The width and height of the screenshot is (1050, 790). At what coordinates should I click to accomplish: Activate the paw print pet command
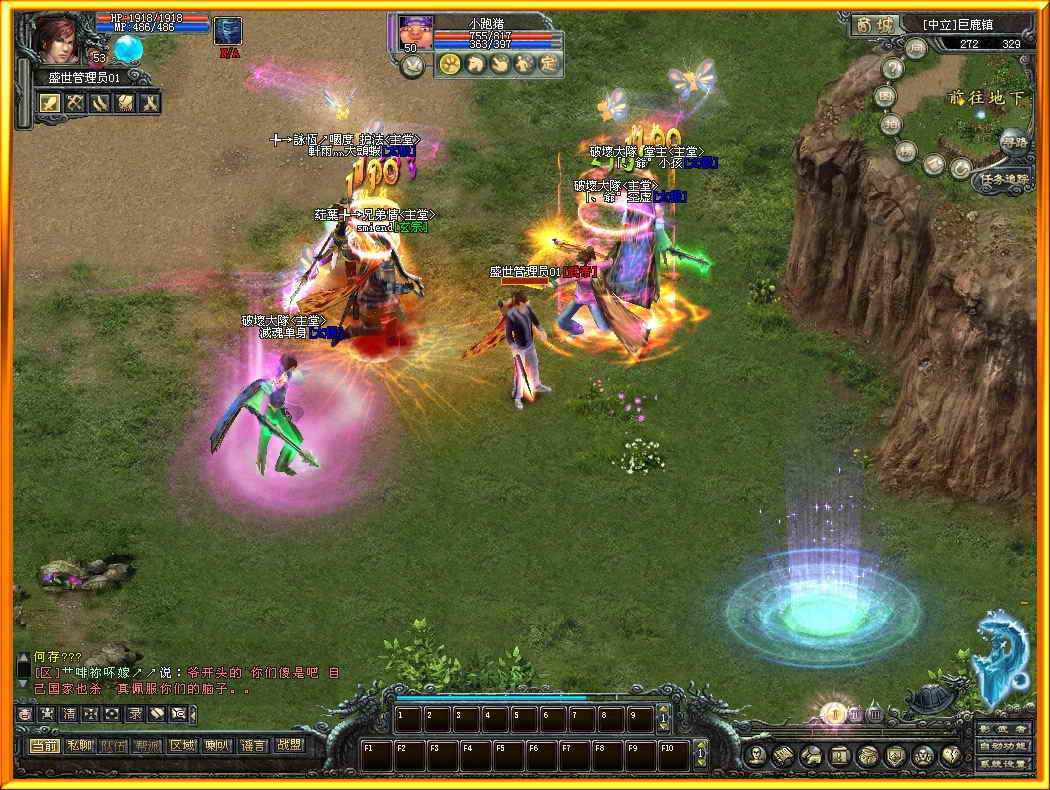(x=449, y=65)
